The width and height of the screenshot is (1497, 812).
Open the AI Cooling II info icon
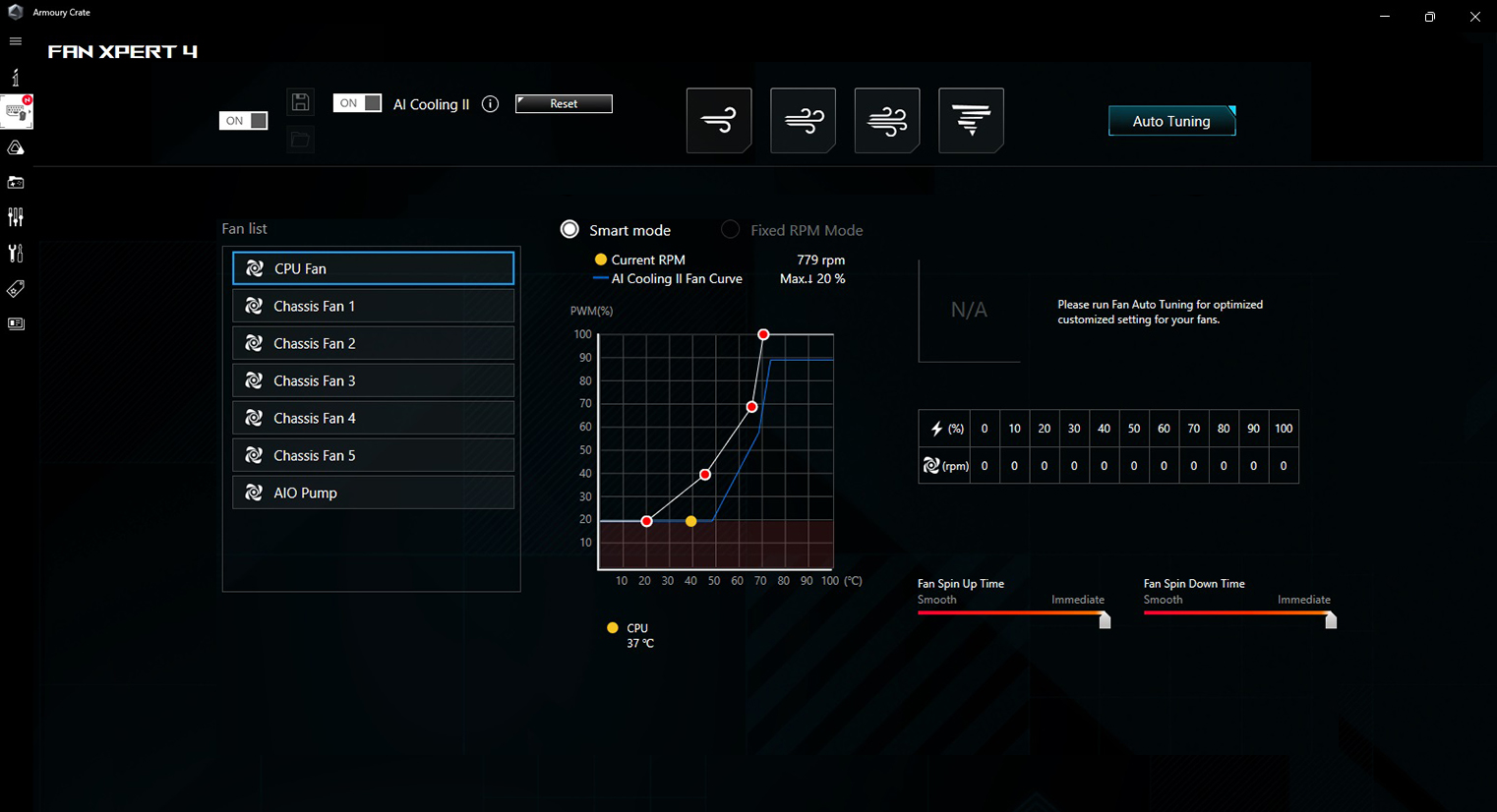[490, 104]
